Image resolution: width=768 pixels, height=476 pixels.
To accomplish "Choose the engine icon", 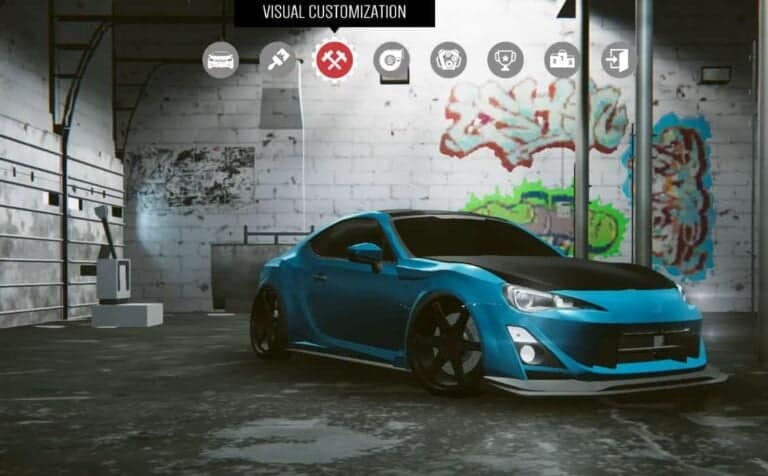I will 448,60.
